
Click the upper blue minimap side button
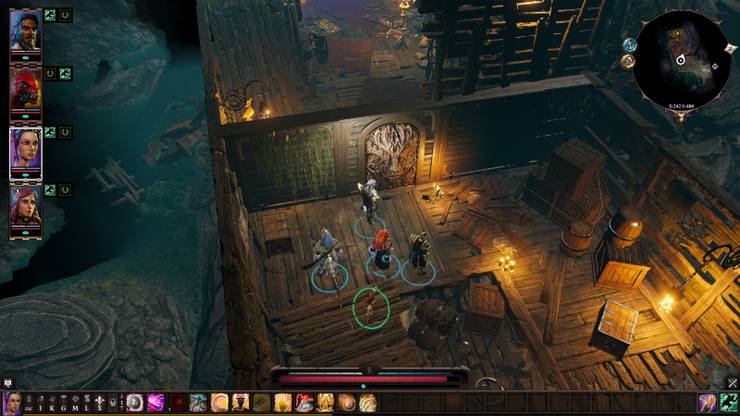tap(630, 44)
